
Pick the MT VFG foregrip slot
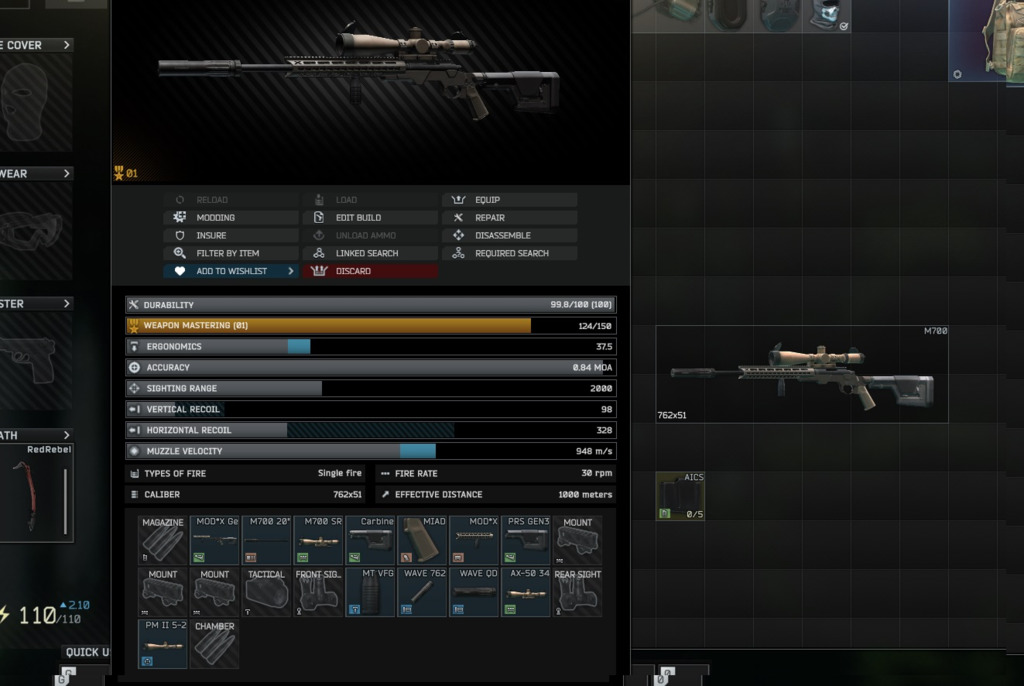tap(370, 593)
